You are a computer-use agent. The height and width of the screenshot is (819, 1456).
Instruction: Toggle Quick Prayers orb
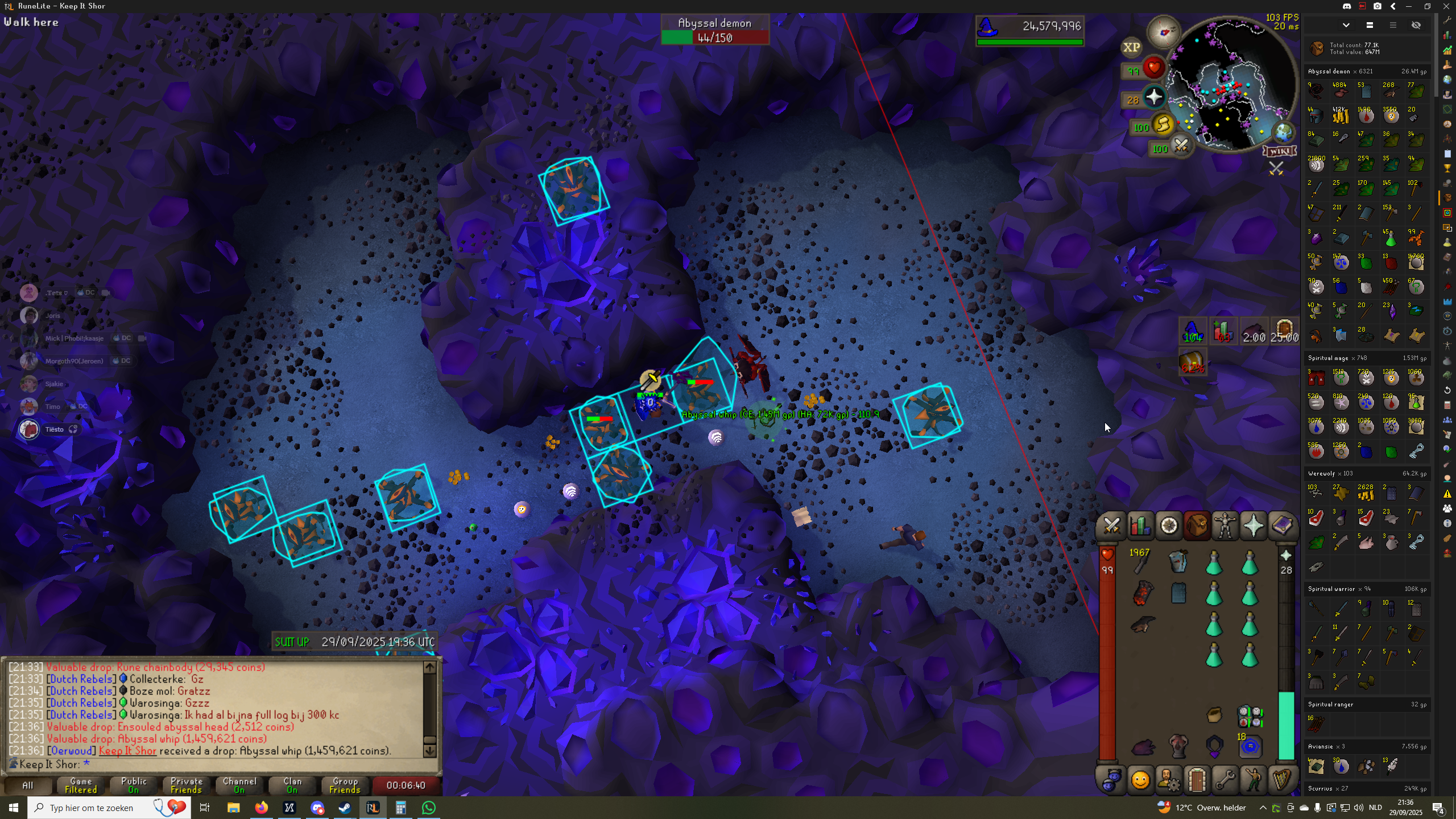[x=1153, y=97]
